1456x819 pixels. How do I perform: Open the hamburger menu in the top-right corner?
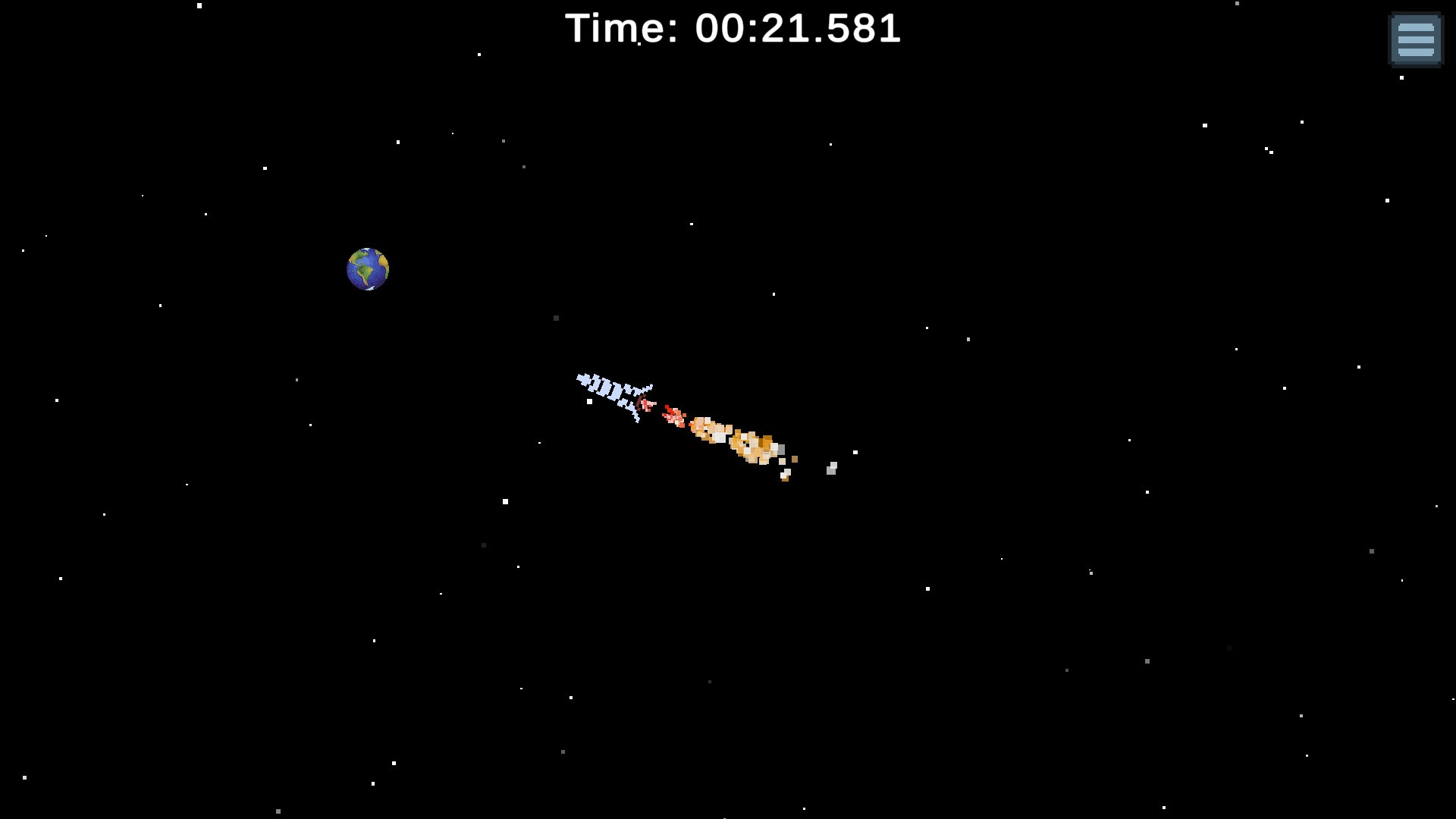pyautogui.click(x=1415, y=39)
